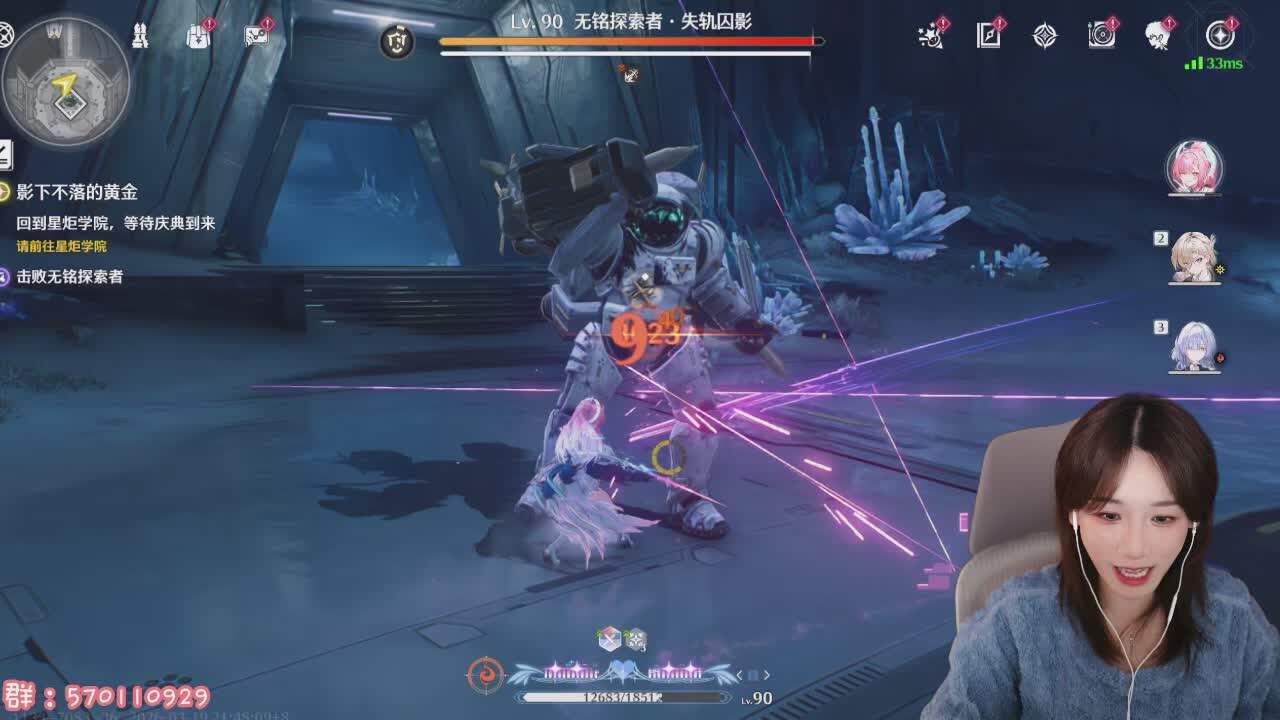Switch to the silver-haired character in slot 3
This screenshot has width=1280, height=720.
pyautogui.click(x=1195, y=347)
